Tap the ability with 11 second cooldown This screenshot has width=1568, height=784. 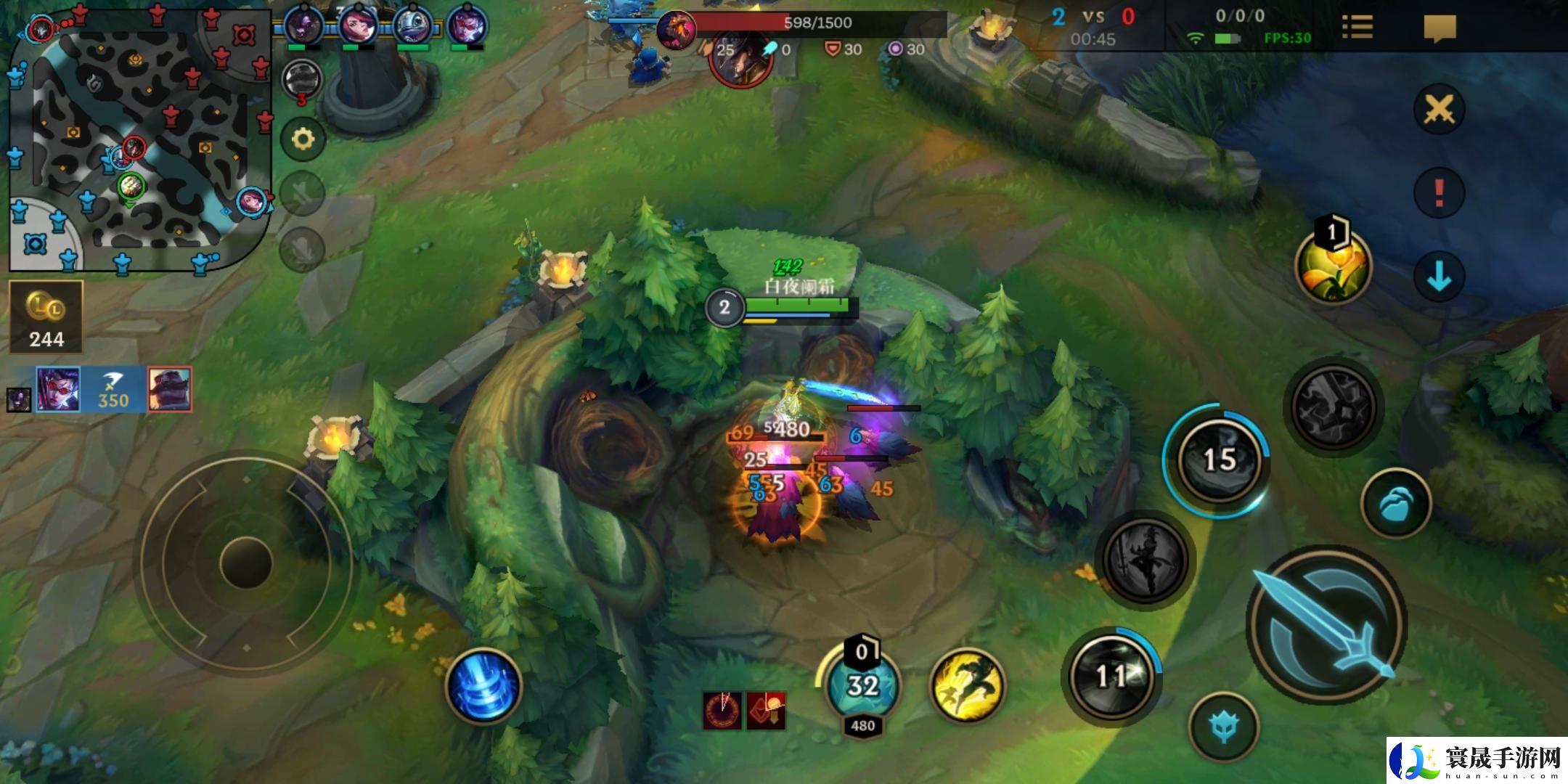tap(1111, 677)
